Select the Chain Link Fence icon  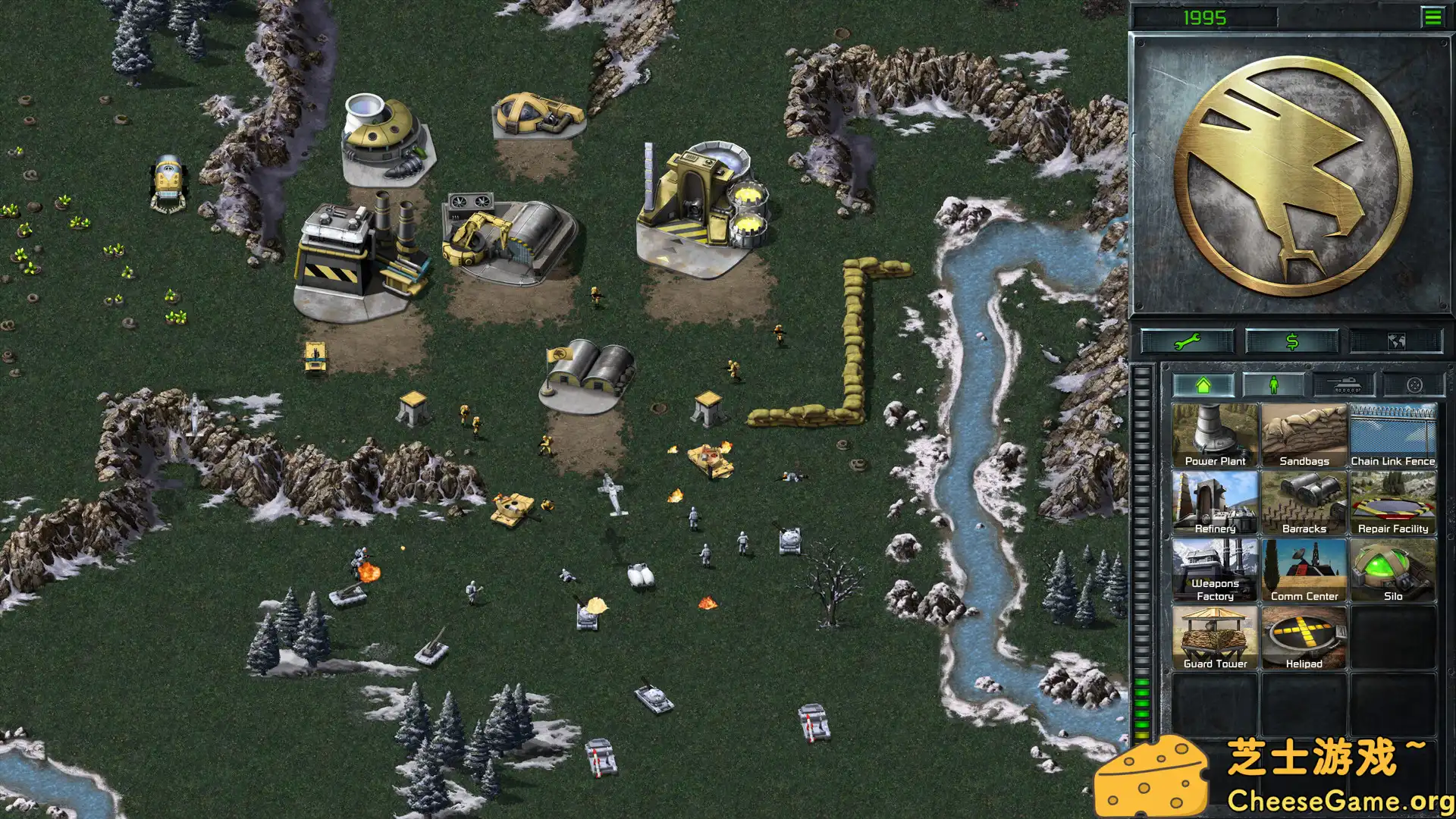pyautogui.click(x=1393, y=432)
